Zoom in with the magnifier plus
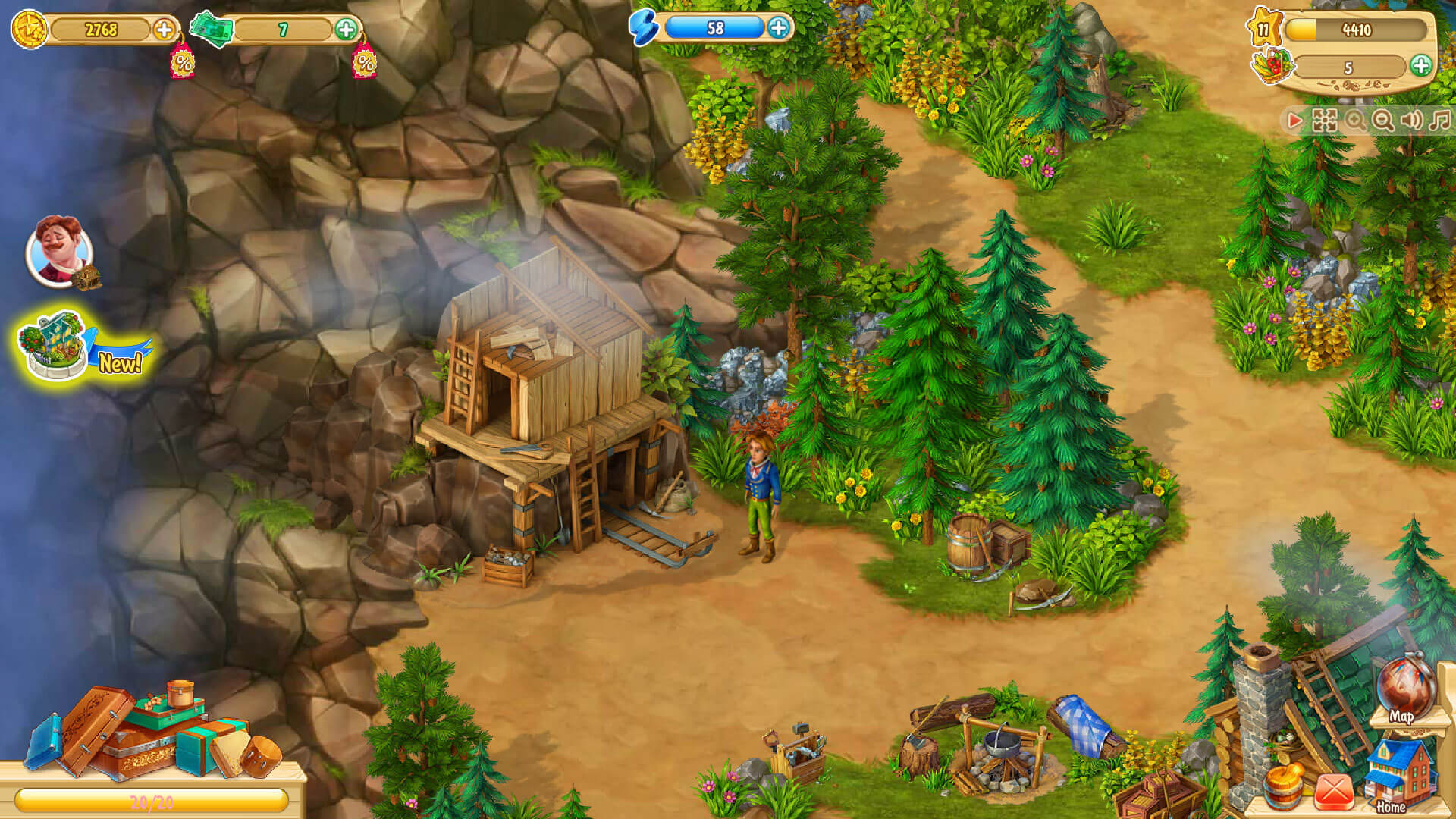 1354,121
